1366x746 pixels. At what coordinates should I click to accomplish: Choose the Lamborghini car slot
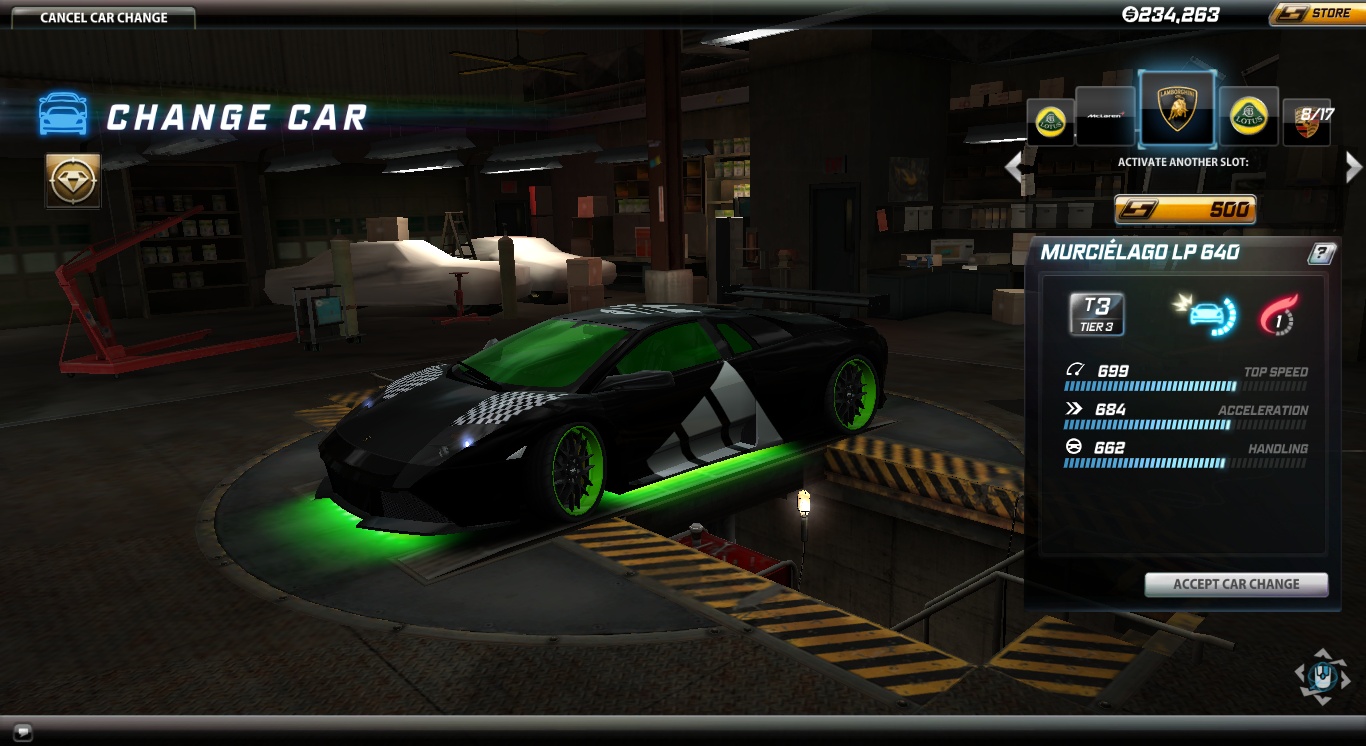tap(1177, 109)
